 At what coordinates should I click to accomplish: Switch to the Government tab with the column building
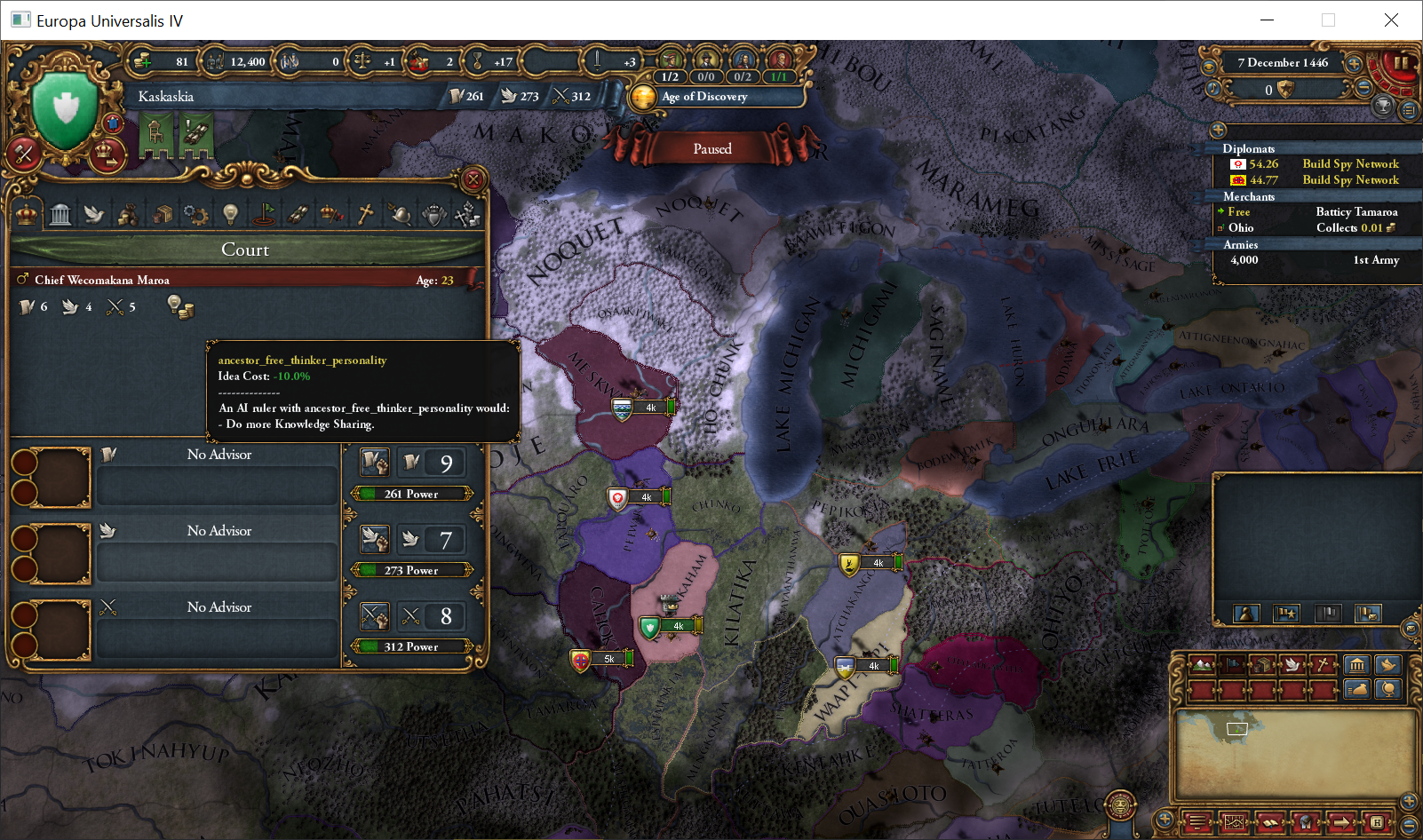[x=60, y=214]
